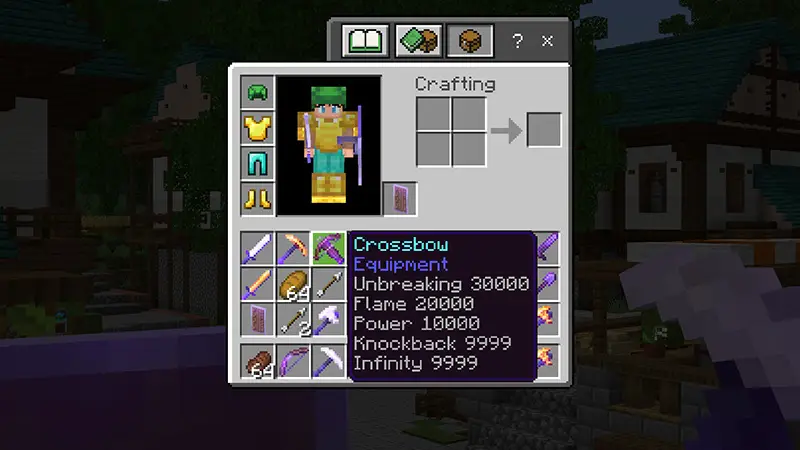Open the book and chest tab
Screen dimensions: 800x450
click(418, 41)
